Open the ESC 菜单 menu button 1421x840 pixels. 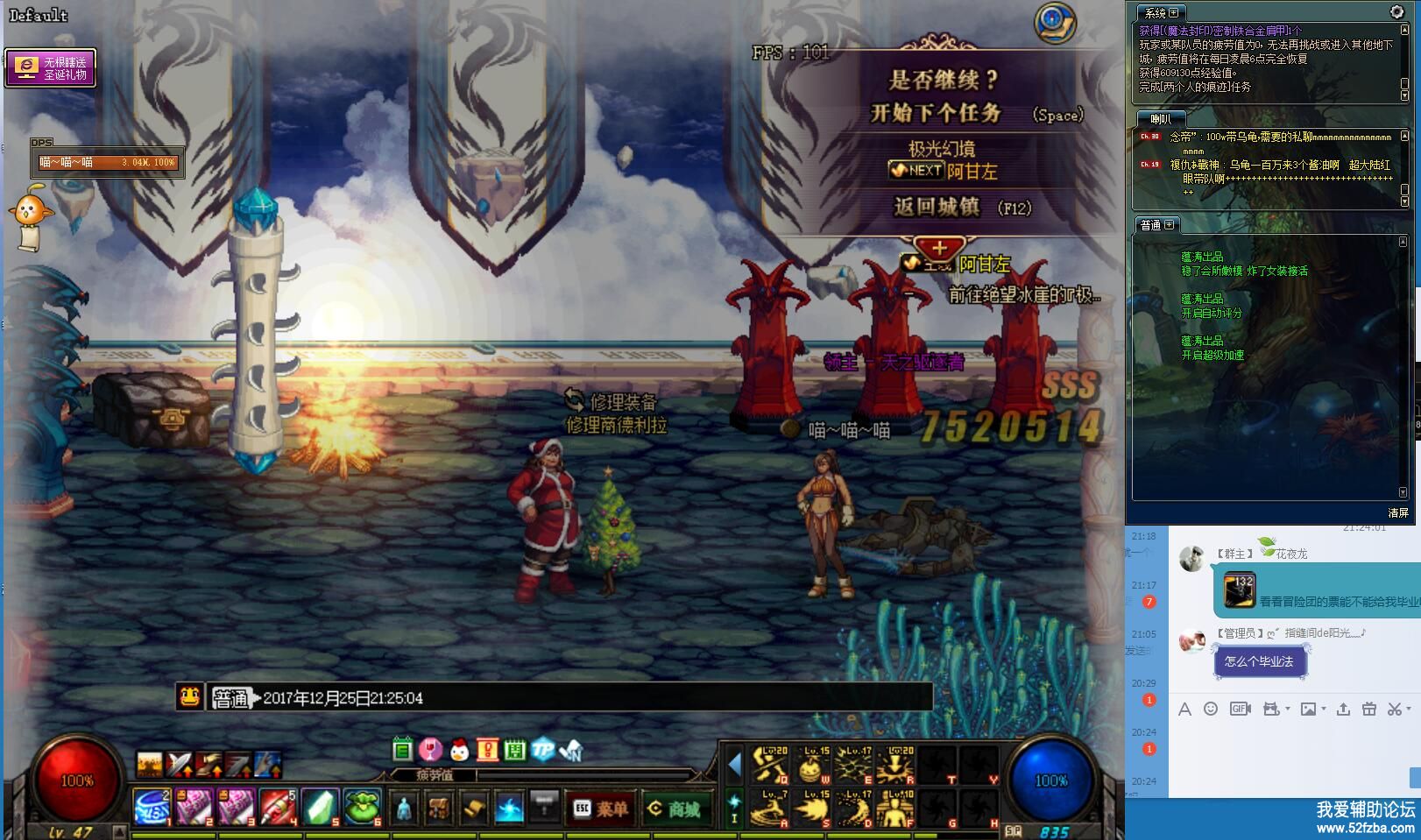point(600,808)
